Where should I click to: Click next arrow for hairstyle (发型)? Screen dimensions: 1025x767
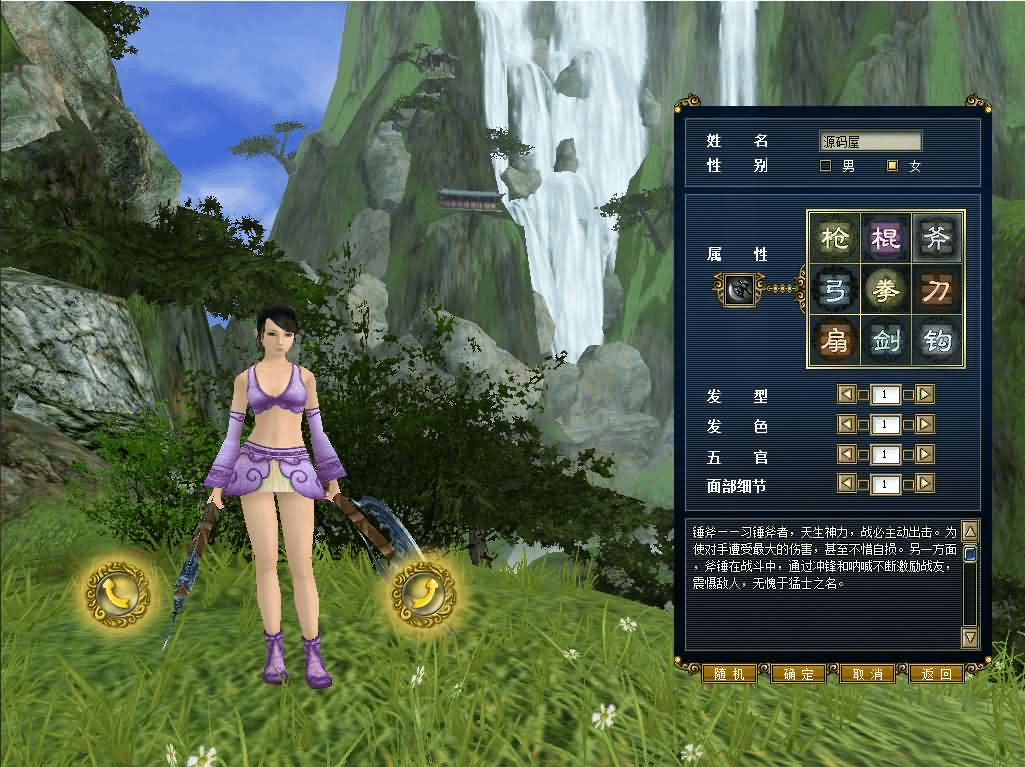pos(925,394)
